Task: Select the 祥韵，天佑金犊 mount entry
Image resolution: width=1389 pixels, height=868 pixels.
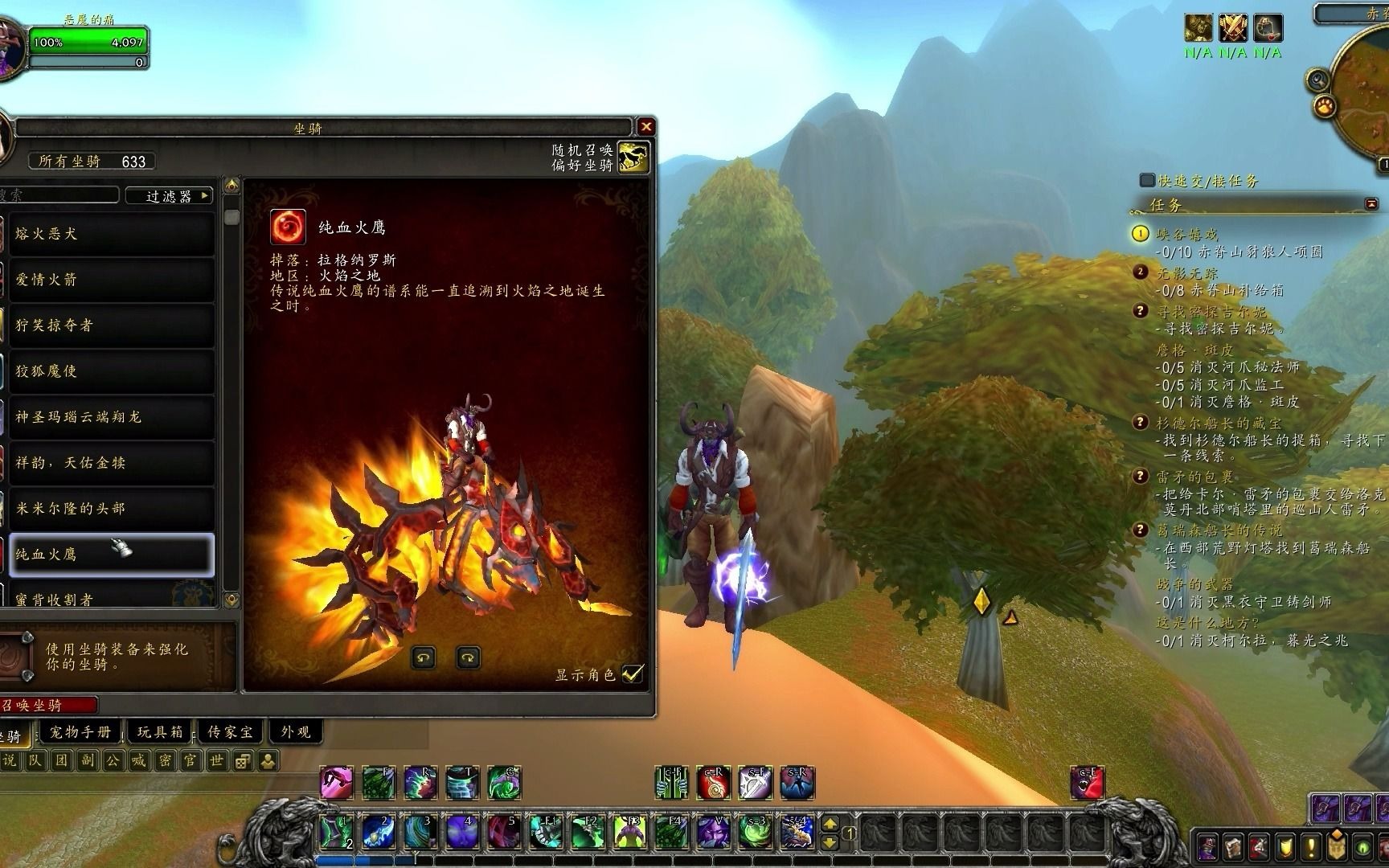Action: (x=111, y=463)
